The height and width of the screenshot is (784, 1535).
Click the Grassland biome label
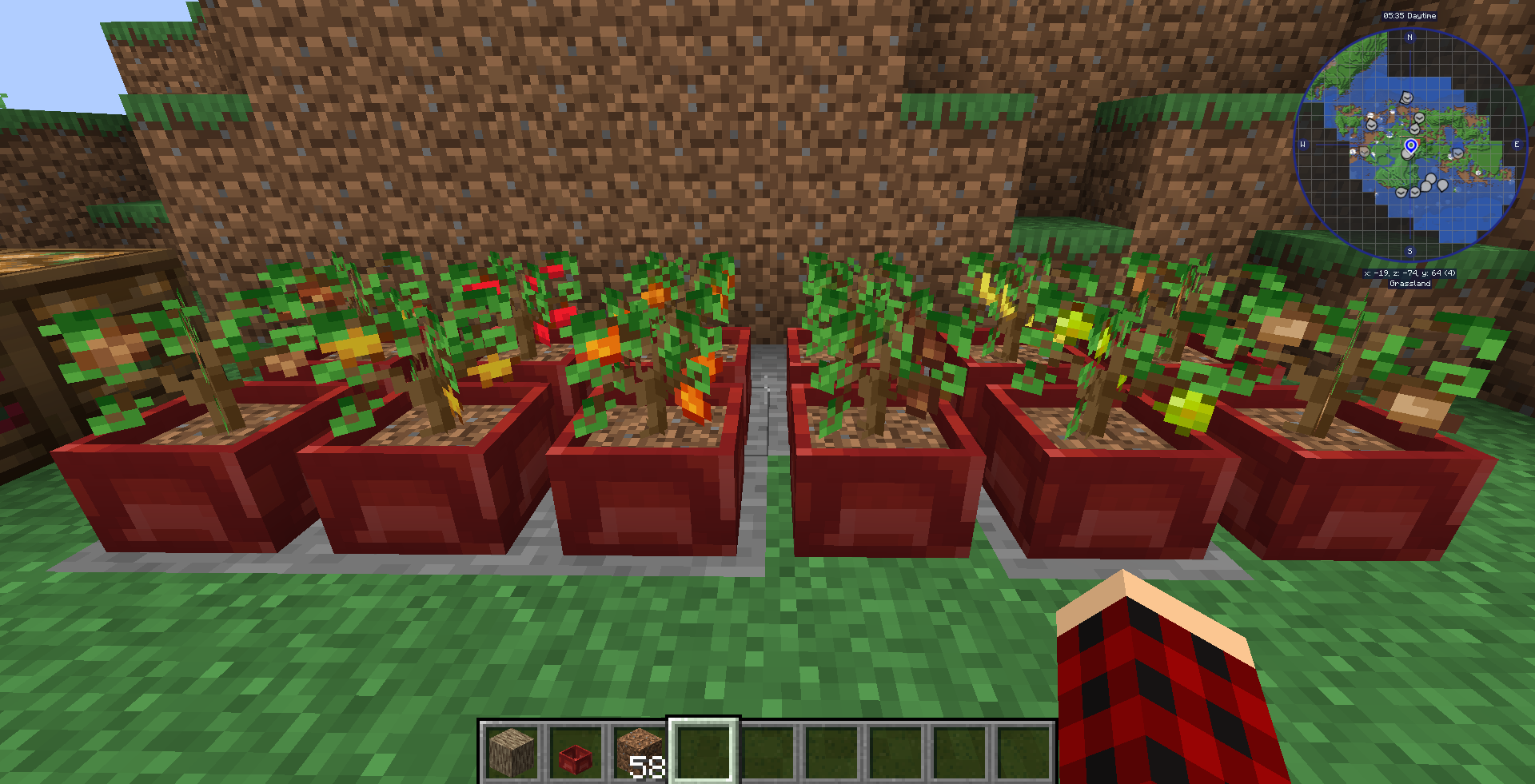(1409, 284)
